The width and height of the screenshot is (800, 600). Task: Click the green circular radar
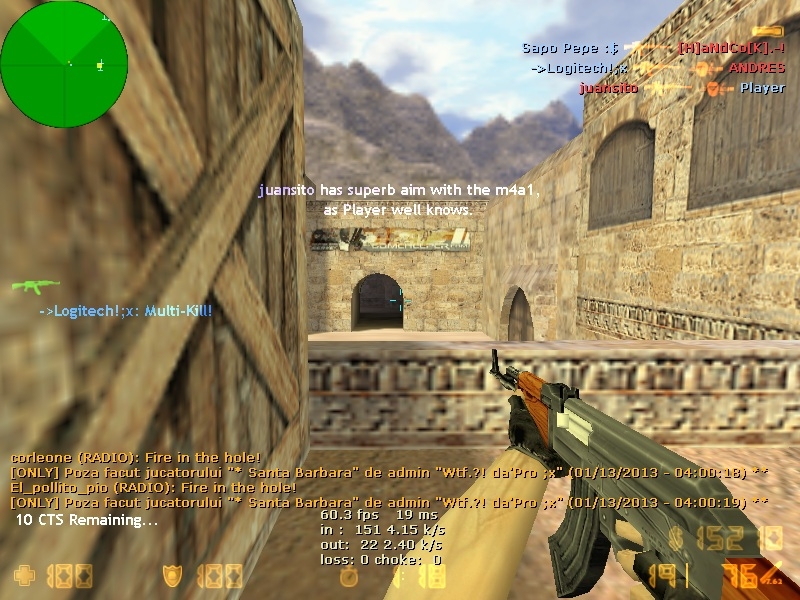[x=64, y=64]
